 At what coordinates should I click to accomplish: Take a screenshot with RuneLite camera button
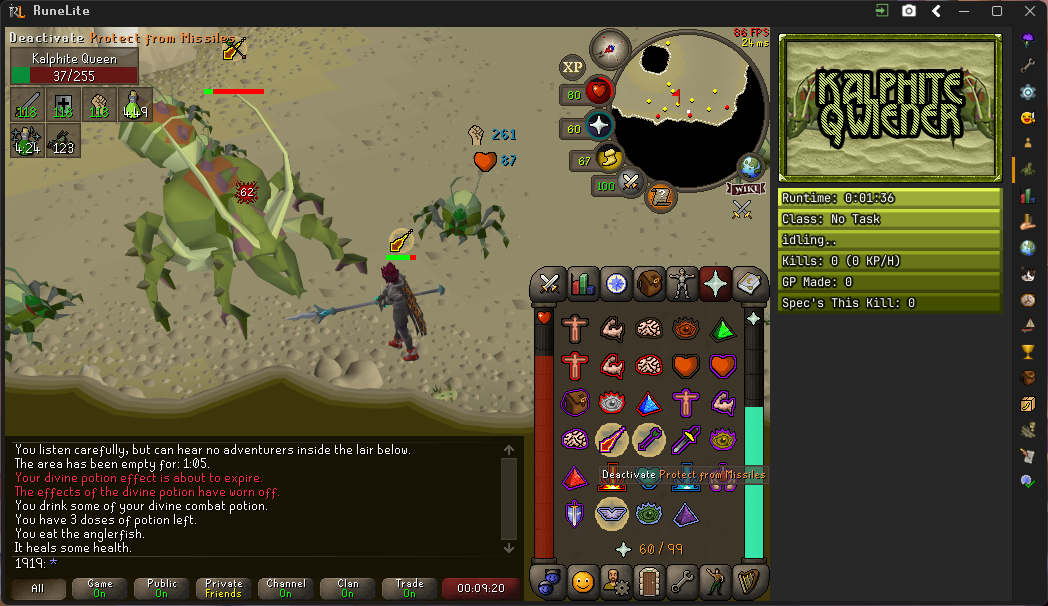[909, 11]
